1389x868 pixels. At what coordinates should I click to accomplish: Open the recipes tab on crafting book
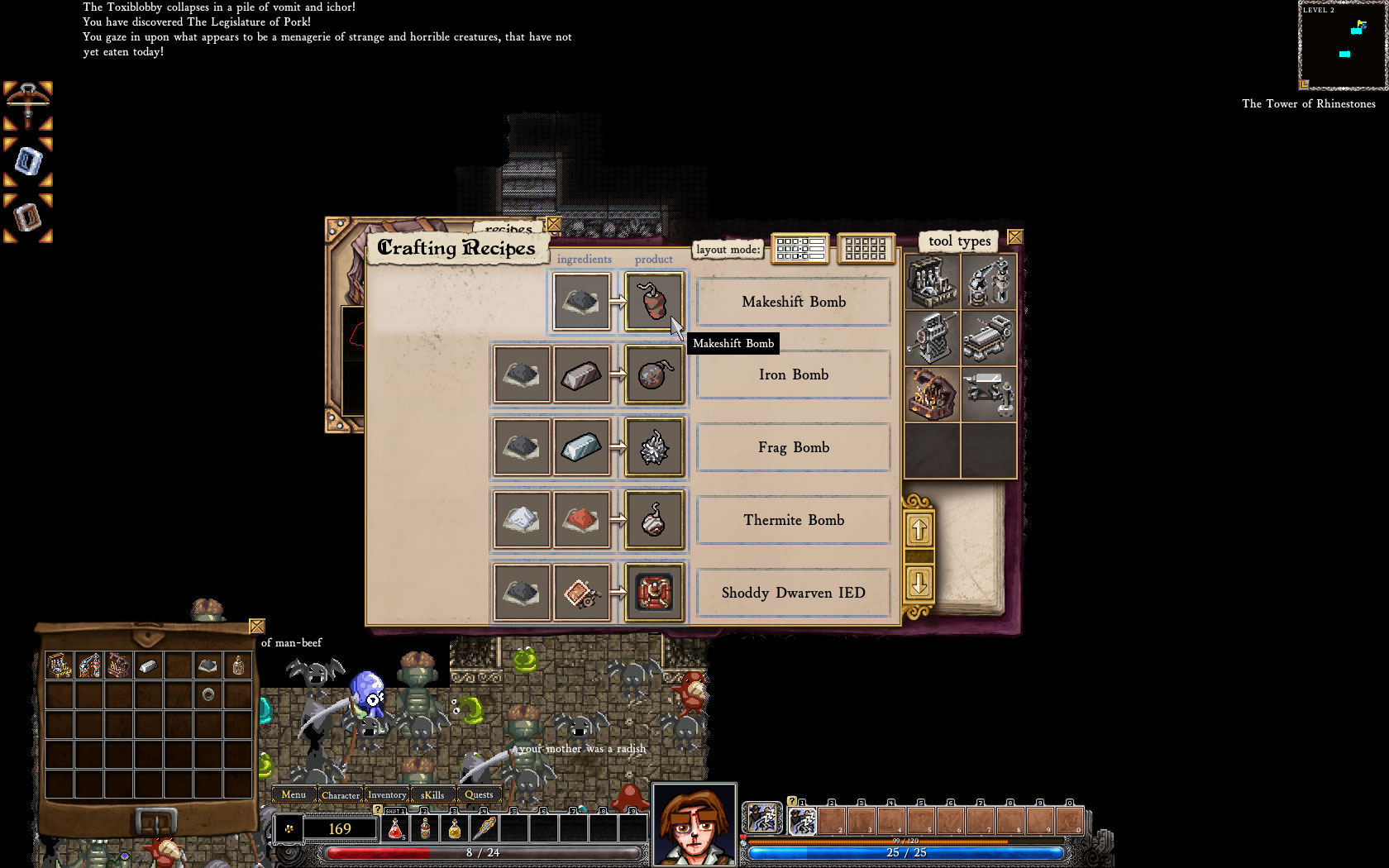[509, 229]
